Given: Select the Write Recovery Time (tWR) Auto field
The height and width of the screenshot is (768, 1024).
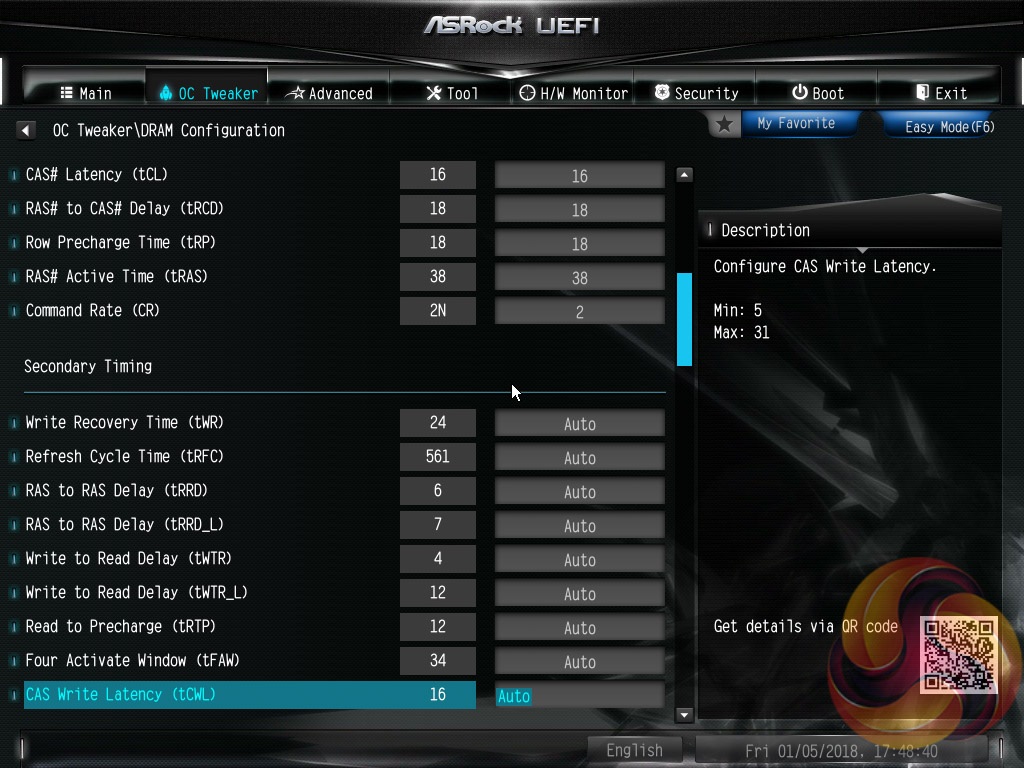Looking at the screenshot, I should pos(579,424).
